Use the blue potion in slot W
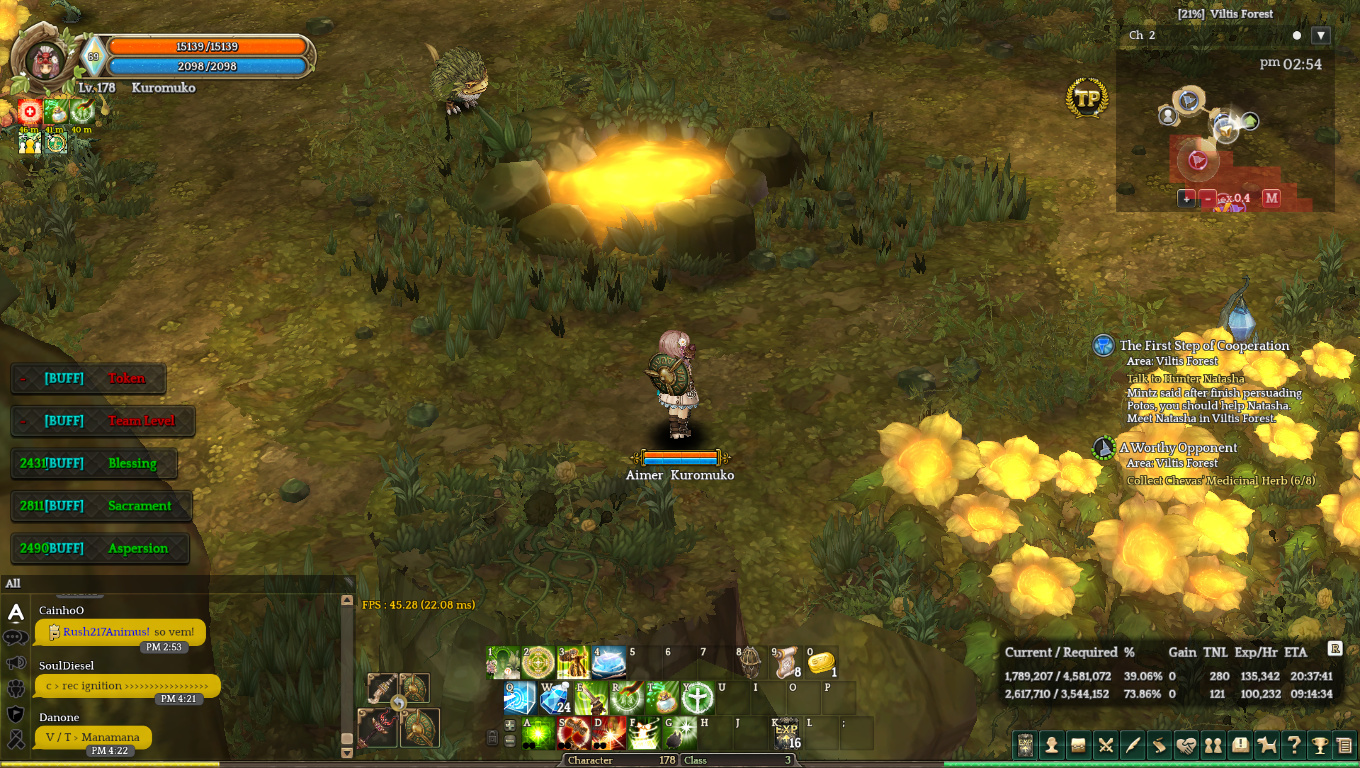The image size is (1360, 768). 554,697
